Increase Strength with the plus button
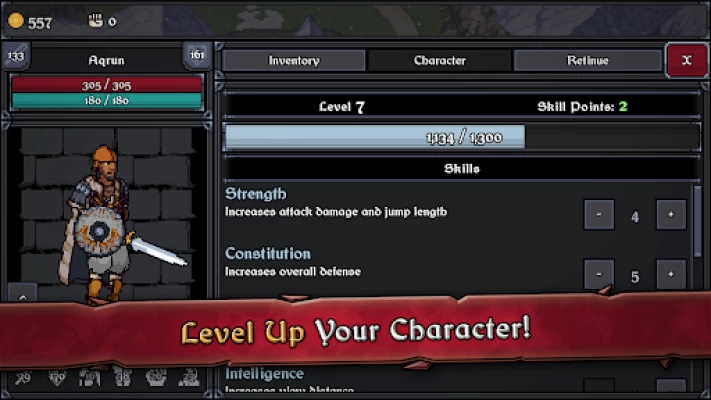The height and width of the screenshot is (400, 711). (671, 215)
